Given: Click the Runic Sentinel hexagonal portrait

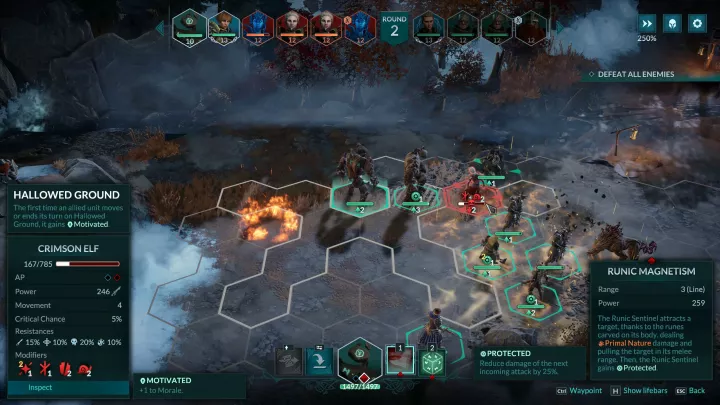Looking at the screenshot, I should tap(360, 360).
